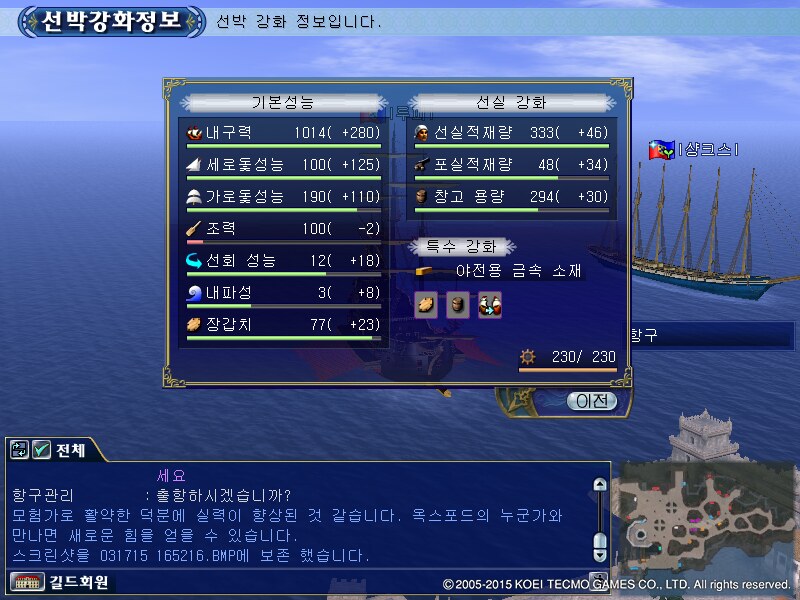Click the chat window switch icon
Screen dimensions: 800x600
[19, 451]
